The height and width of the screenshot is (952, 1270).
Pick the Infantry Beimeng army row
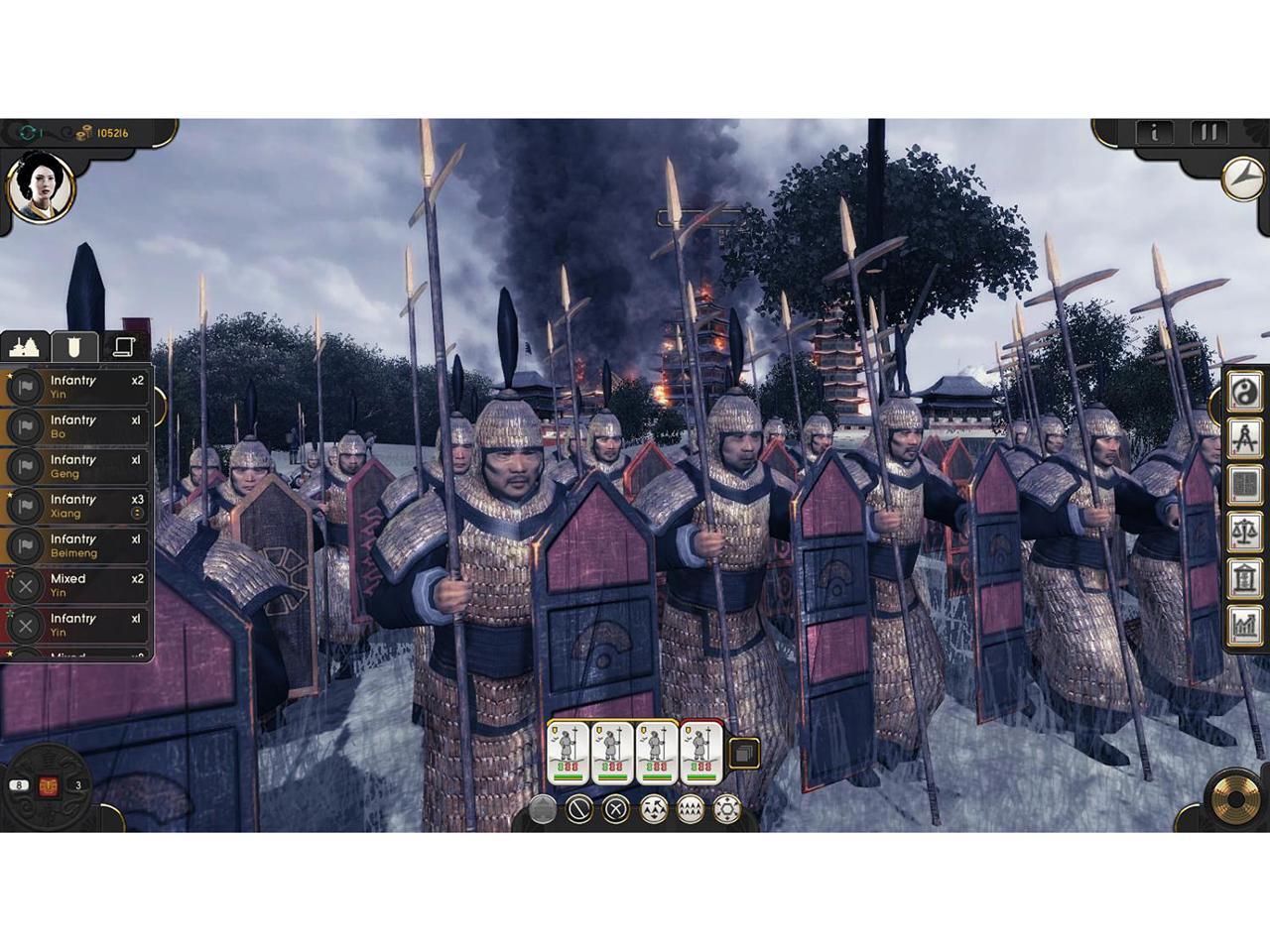(x=77, y=545)
